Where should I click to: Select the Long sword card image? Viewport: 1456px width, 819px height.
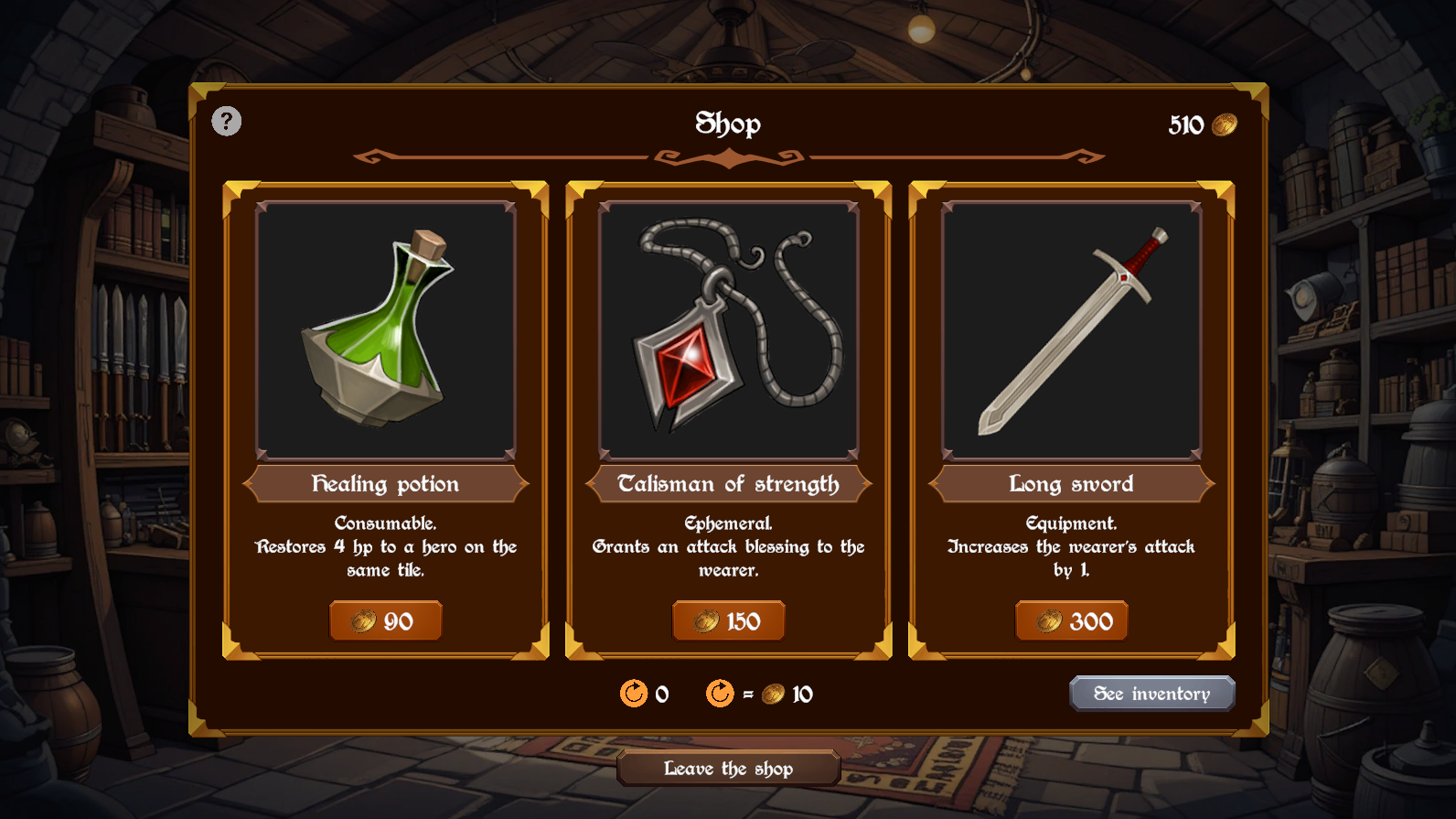point(1071,330)
